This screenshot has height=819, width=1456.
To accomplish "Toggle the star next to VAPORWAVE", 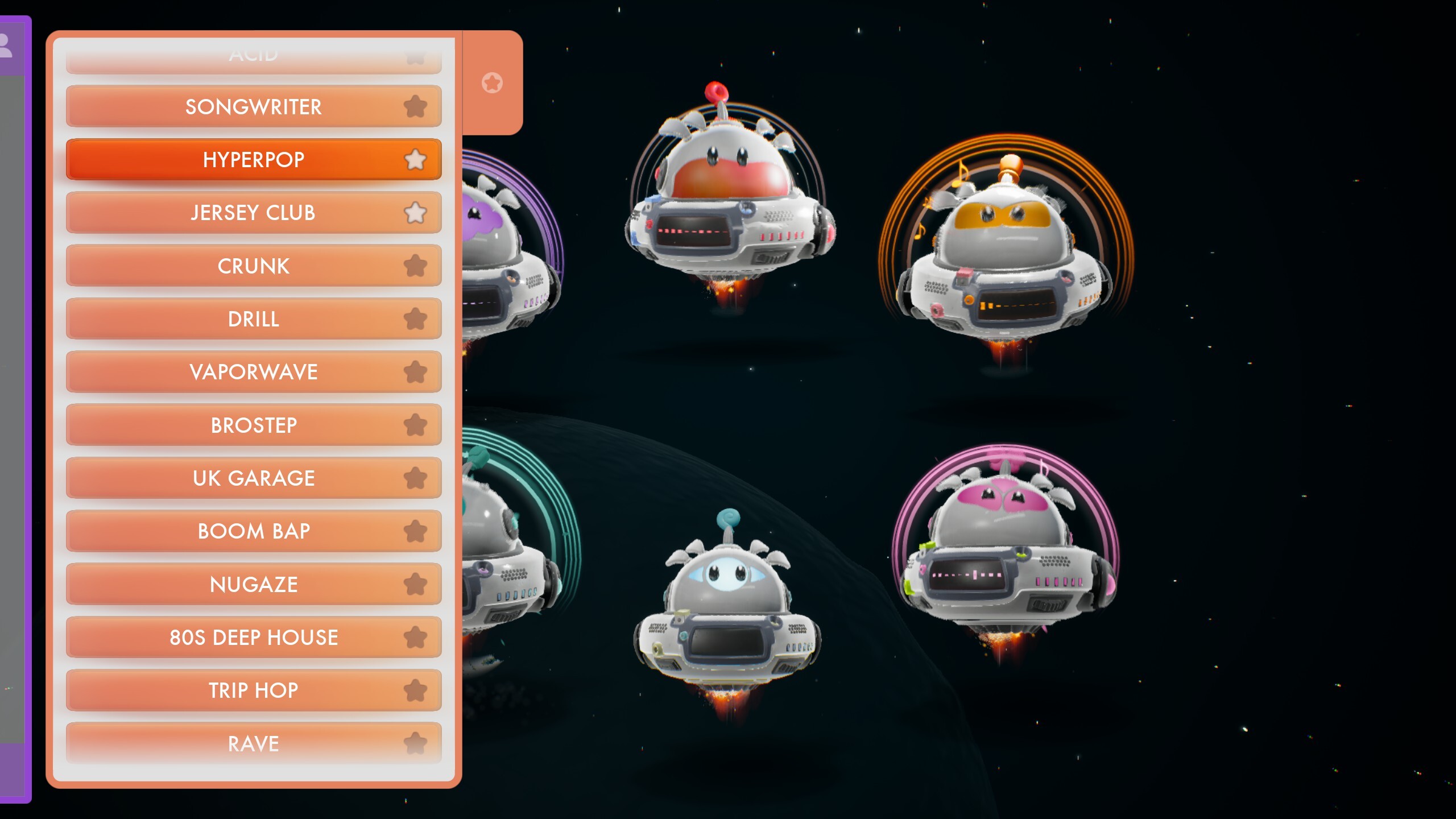I will [416, 371].
